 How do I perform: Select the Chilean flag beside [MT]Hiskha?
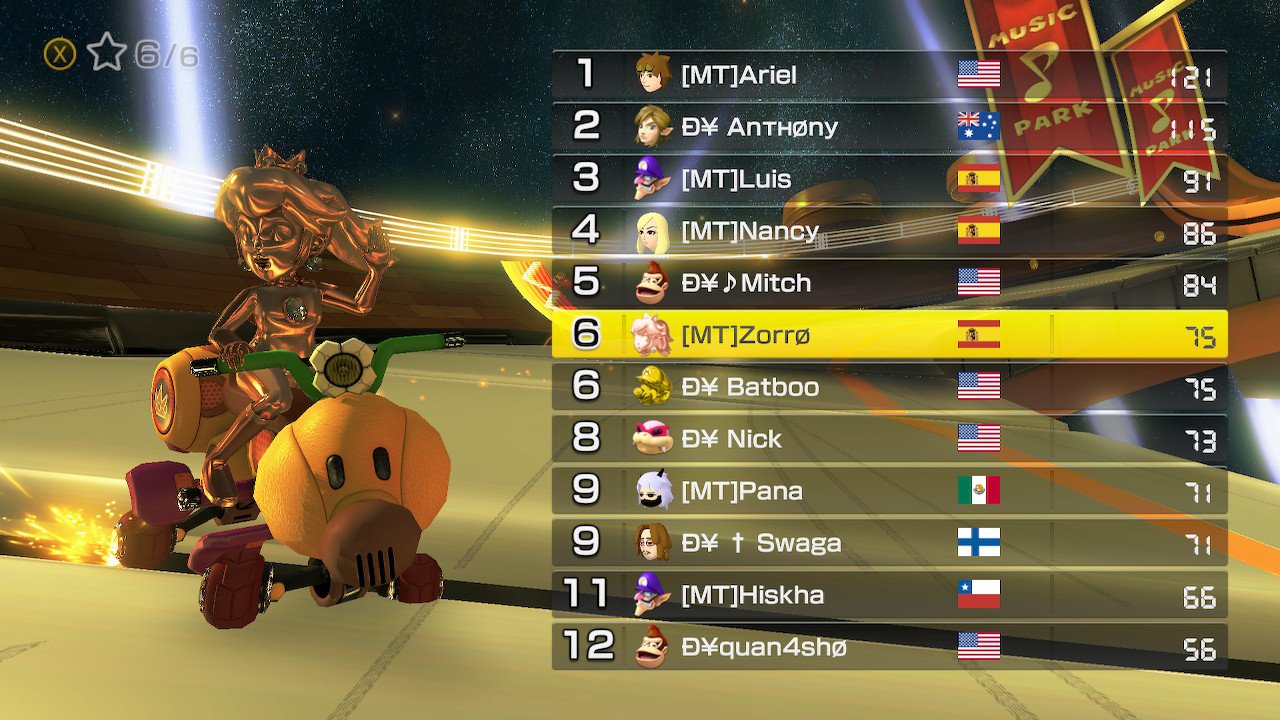978,594
